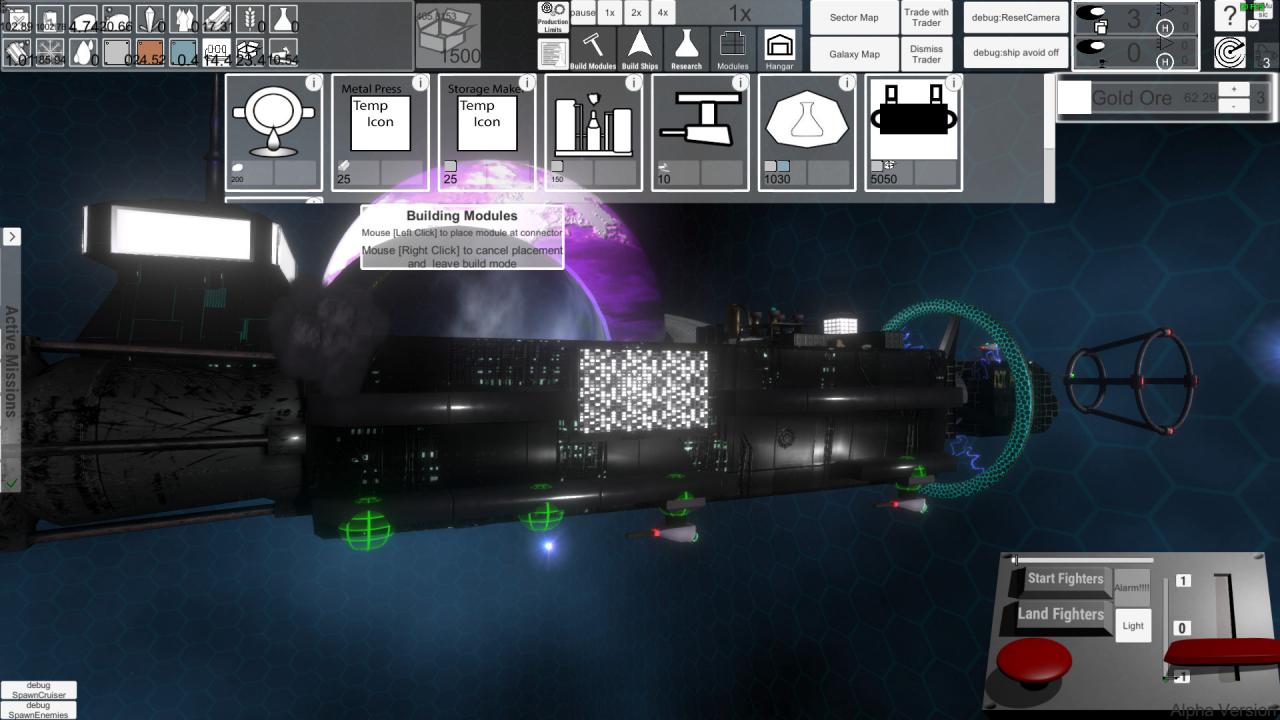Pause the game

click(x=583, y=13)
